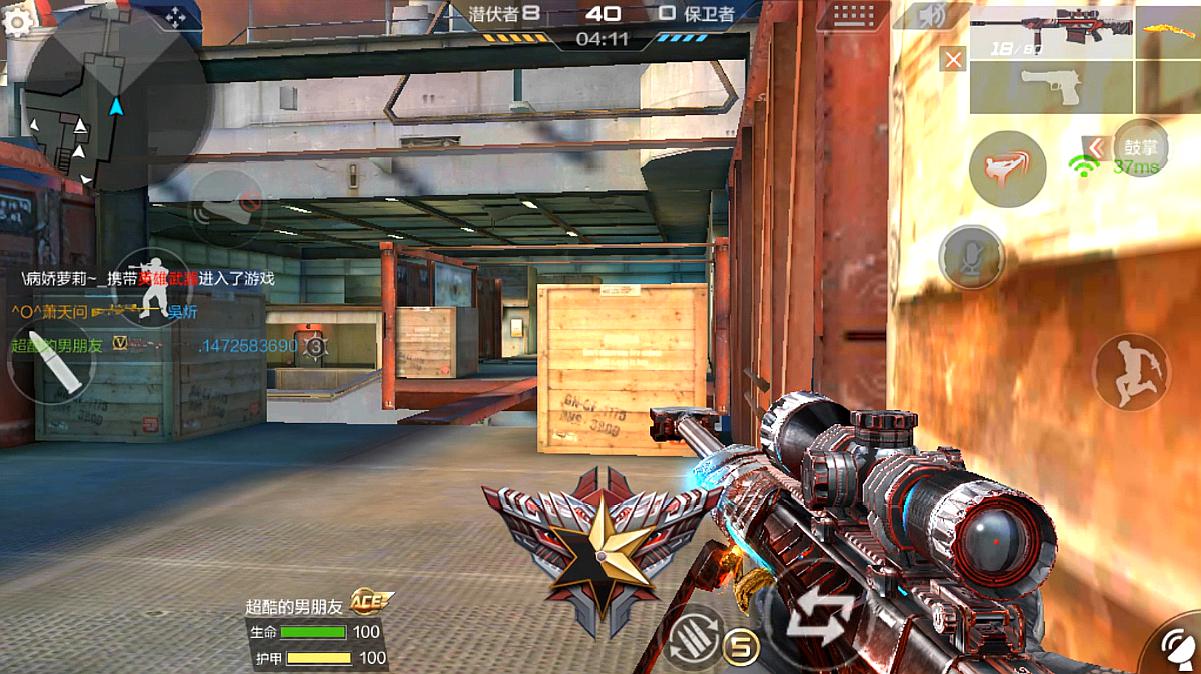Toggle the microphone voice button
The image size is (1201, 674).
tap(971, 257)
